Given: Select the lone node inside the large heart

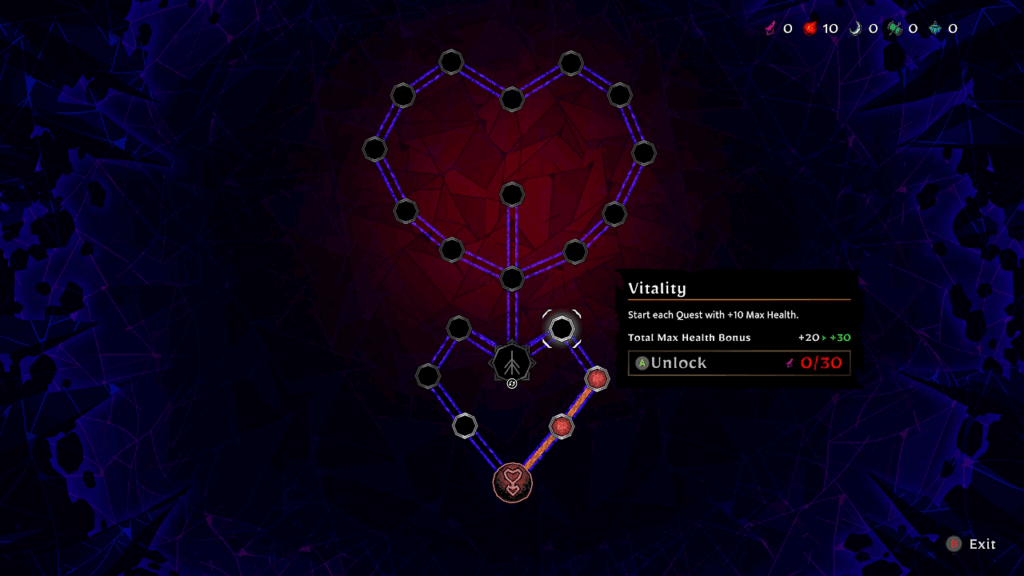Looking at the screenshot, I should [512, 194].
